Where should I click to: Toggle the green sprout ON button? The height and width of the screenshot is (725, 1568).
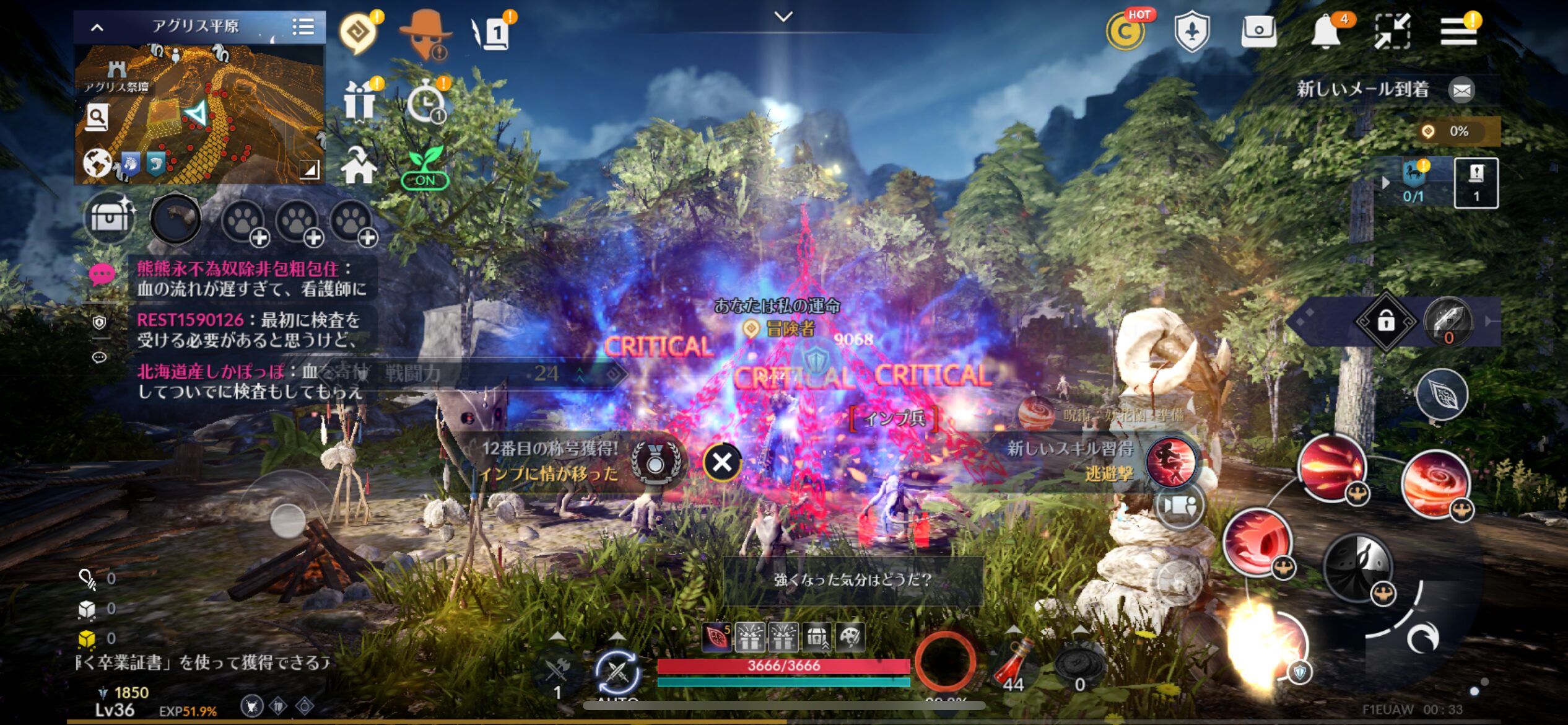click(425, 167)
